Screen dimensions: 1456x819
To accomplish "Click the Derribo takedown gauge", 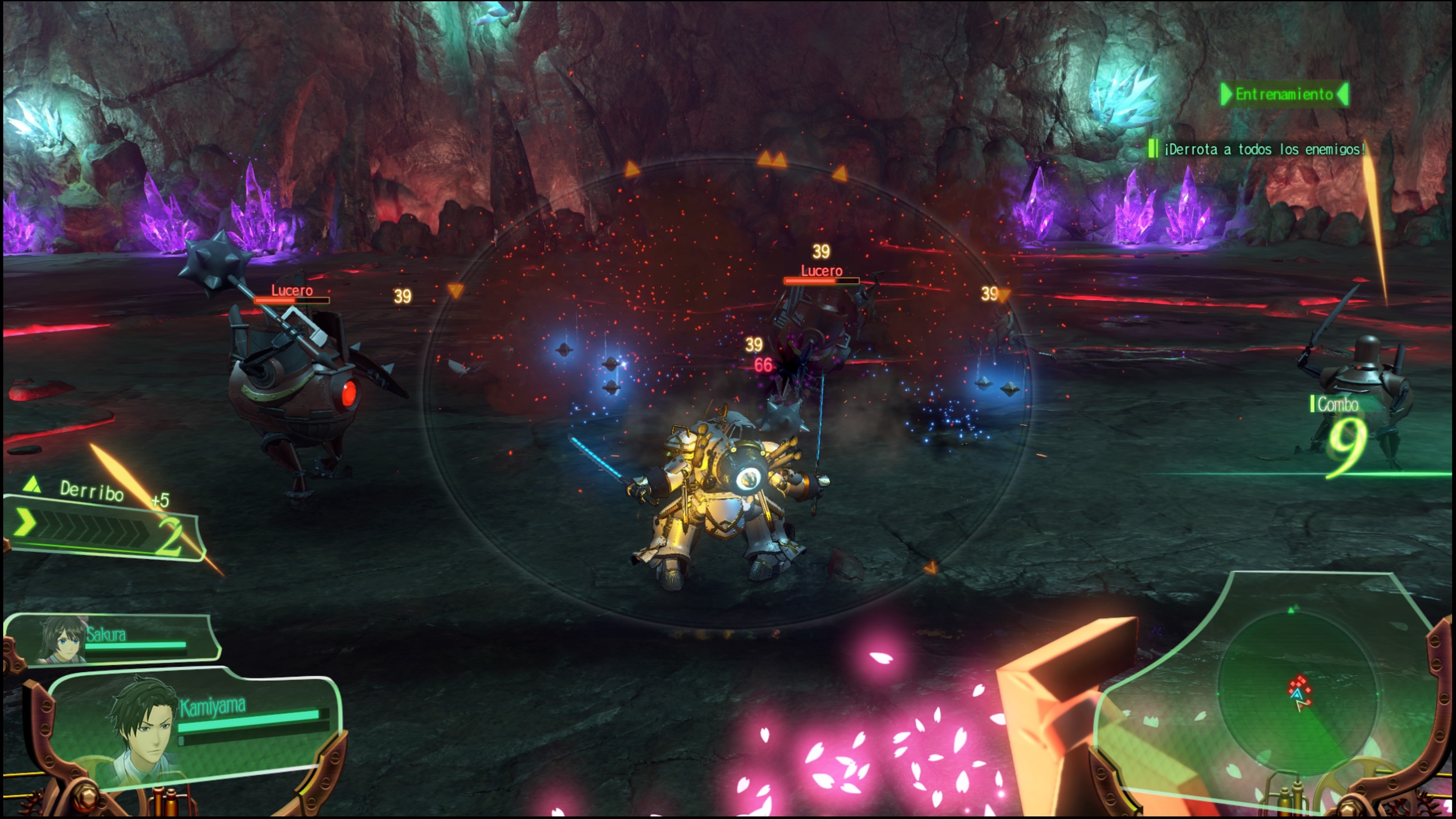I will click(x=102, y=526).
